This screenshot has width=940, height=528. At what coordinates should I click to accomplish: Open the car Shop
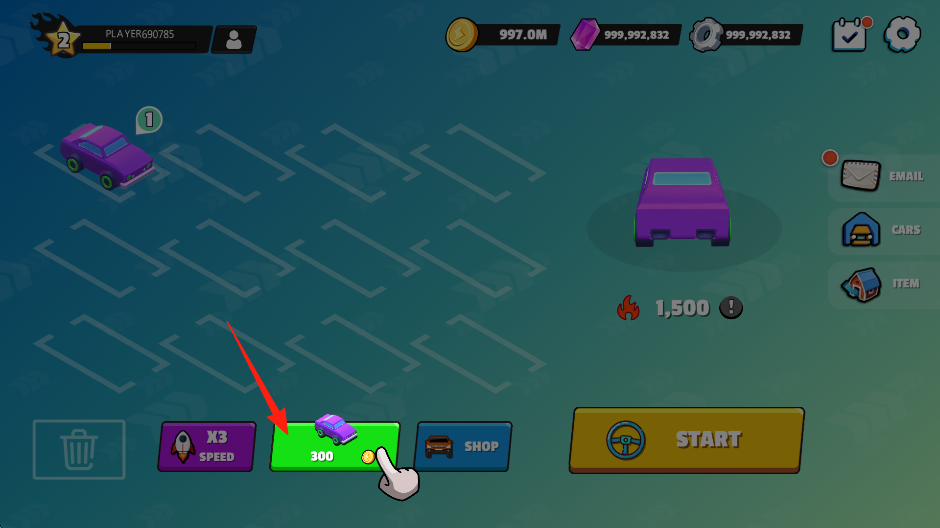(x=462, y=446)
